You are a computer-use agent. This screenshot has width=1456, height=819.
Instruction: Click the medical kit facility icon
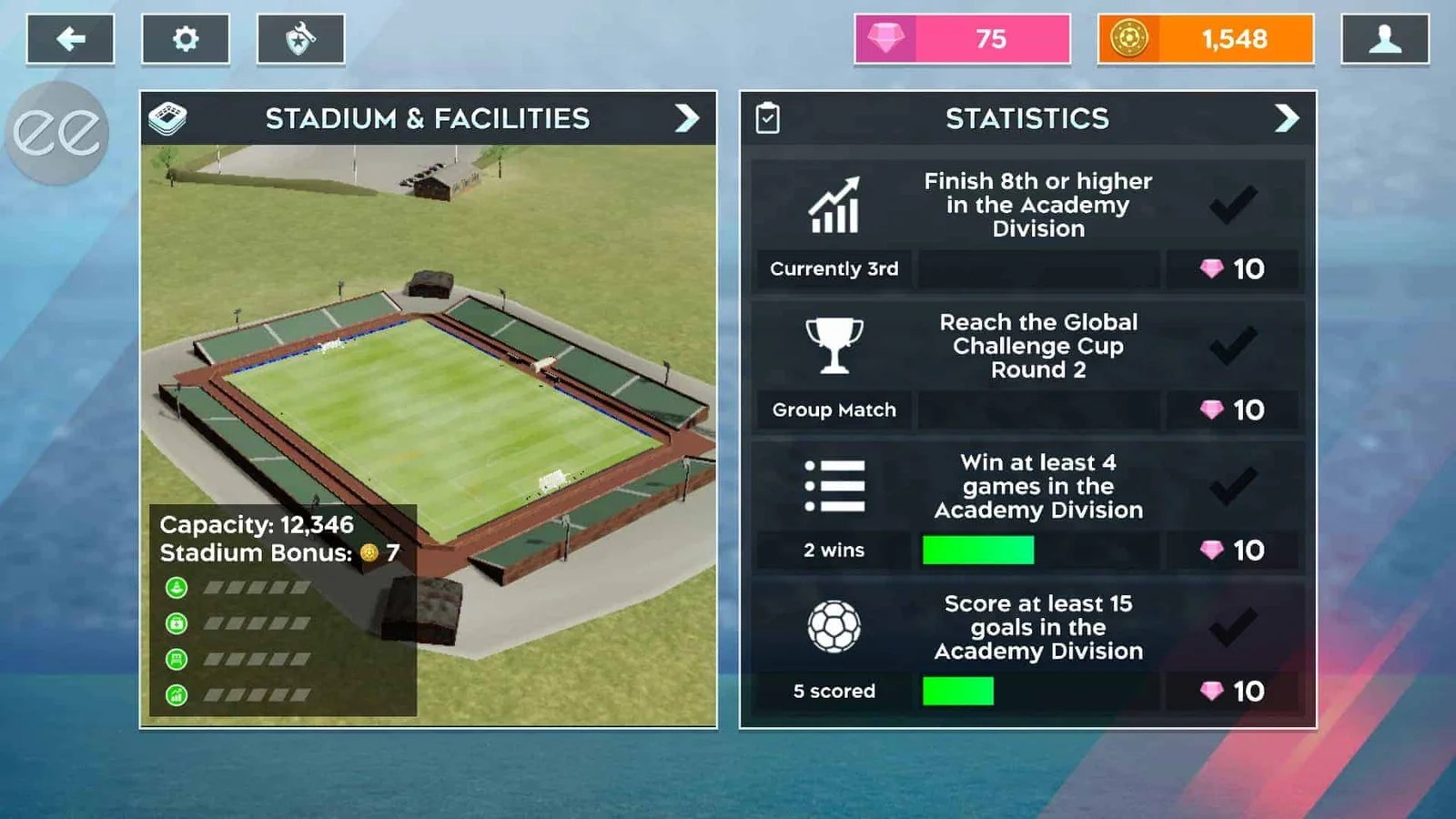(x=176, y=624)
